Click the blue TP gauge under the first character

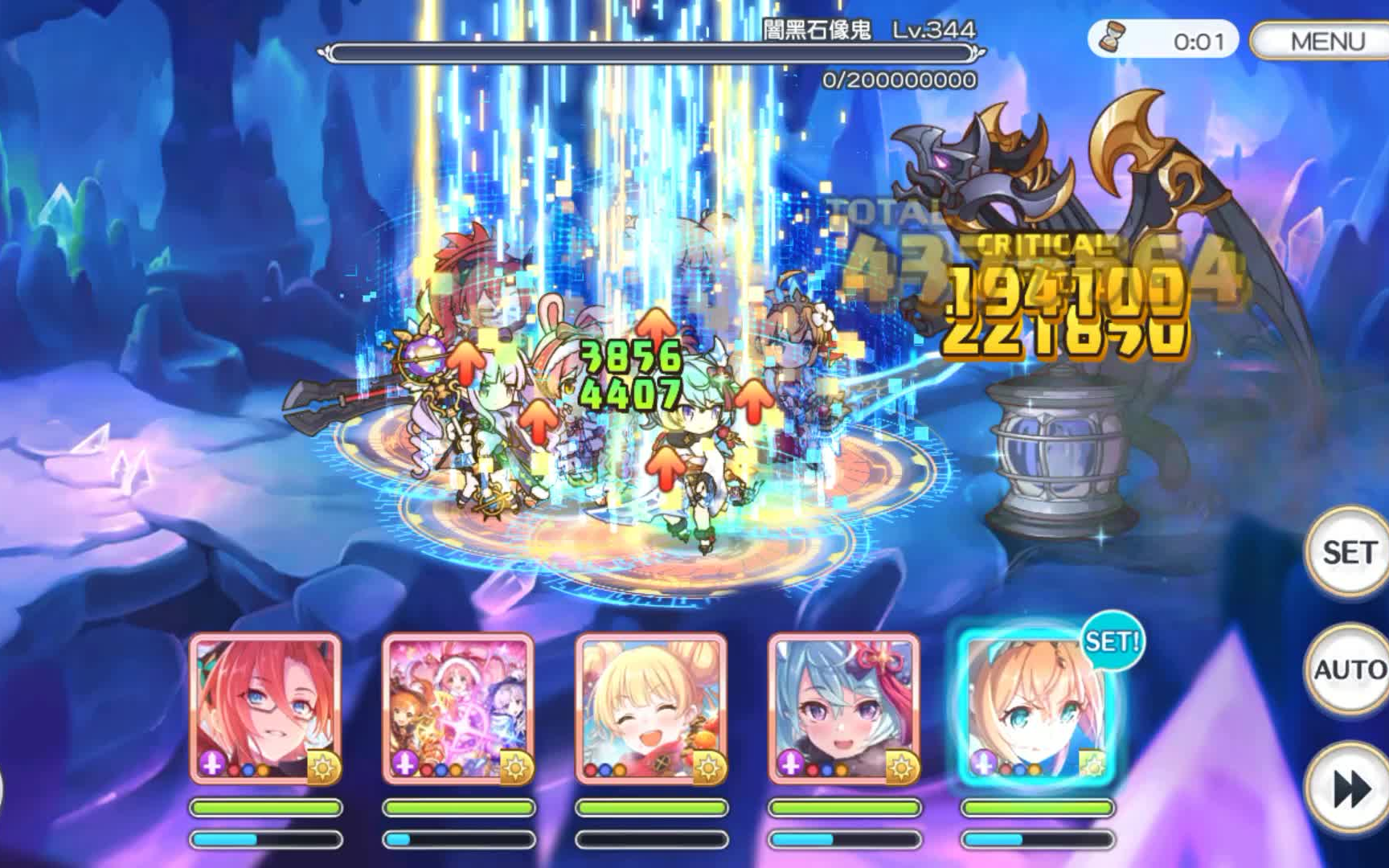point(265,841)
